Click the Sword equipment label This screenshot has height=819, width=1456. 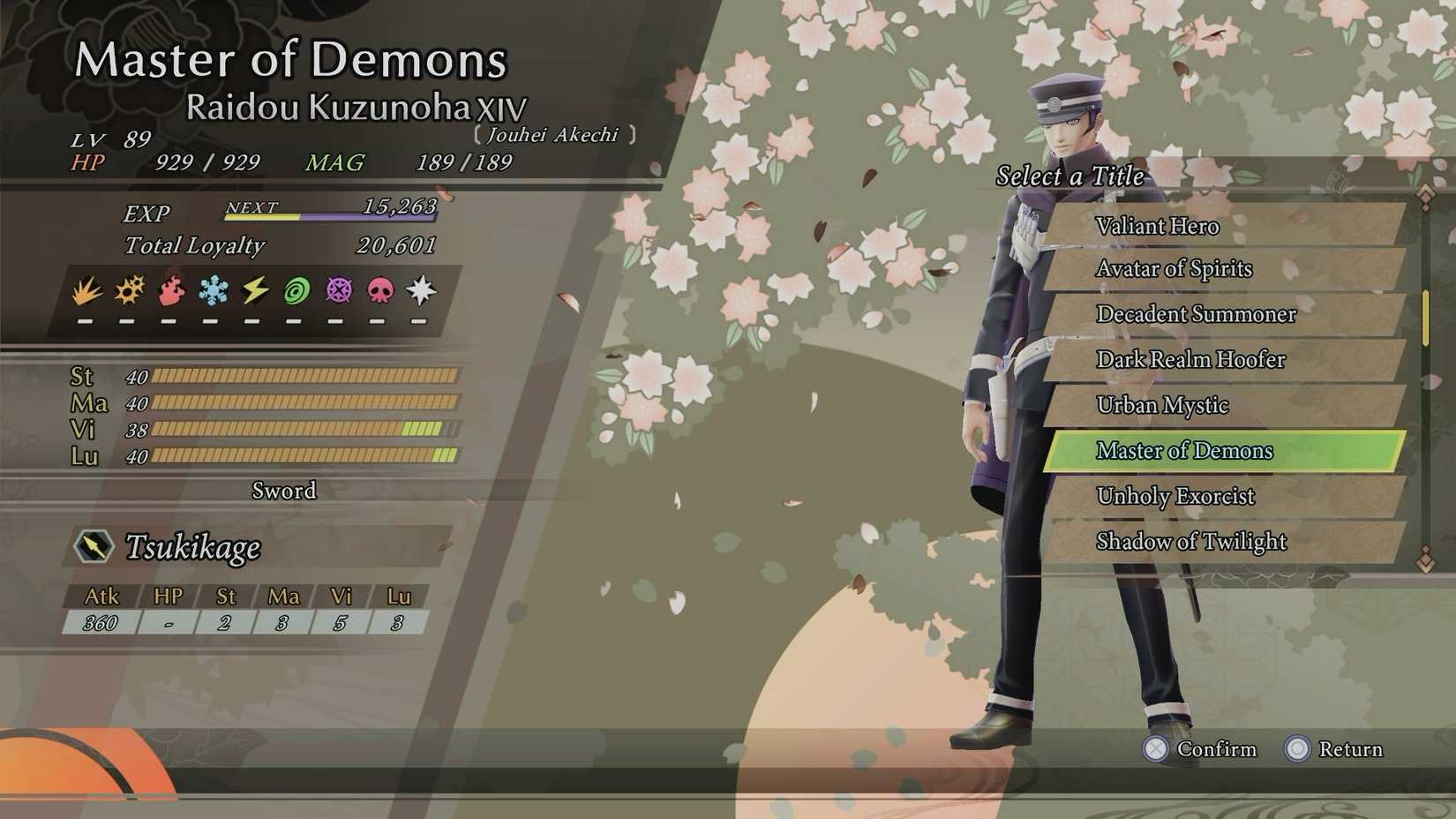coord(284,492)
